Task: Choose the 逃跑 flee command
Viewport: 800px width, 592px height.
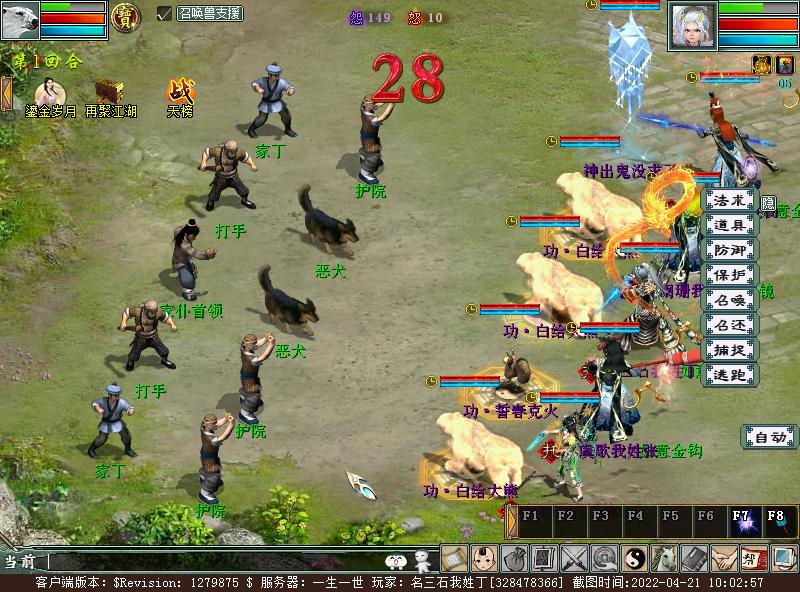Action: (x=731, y=375)
